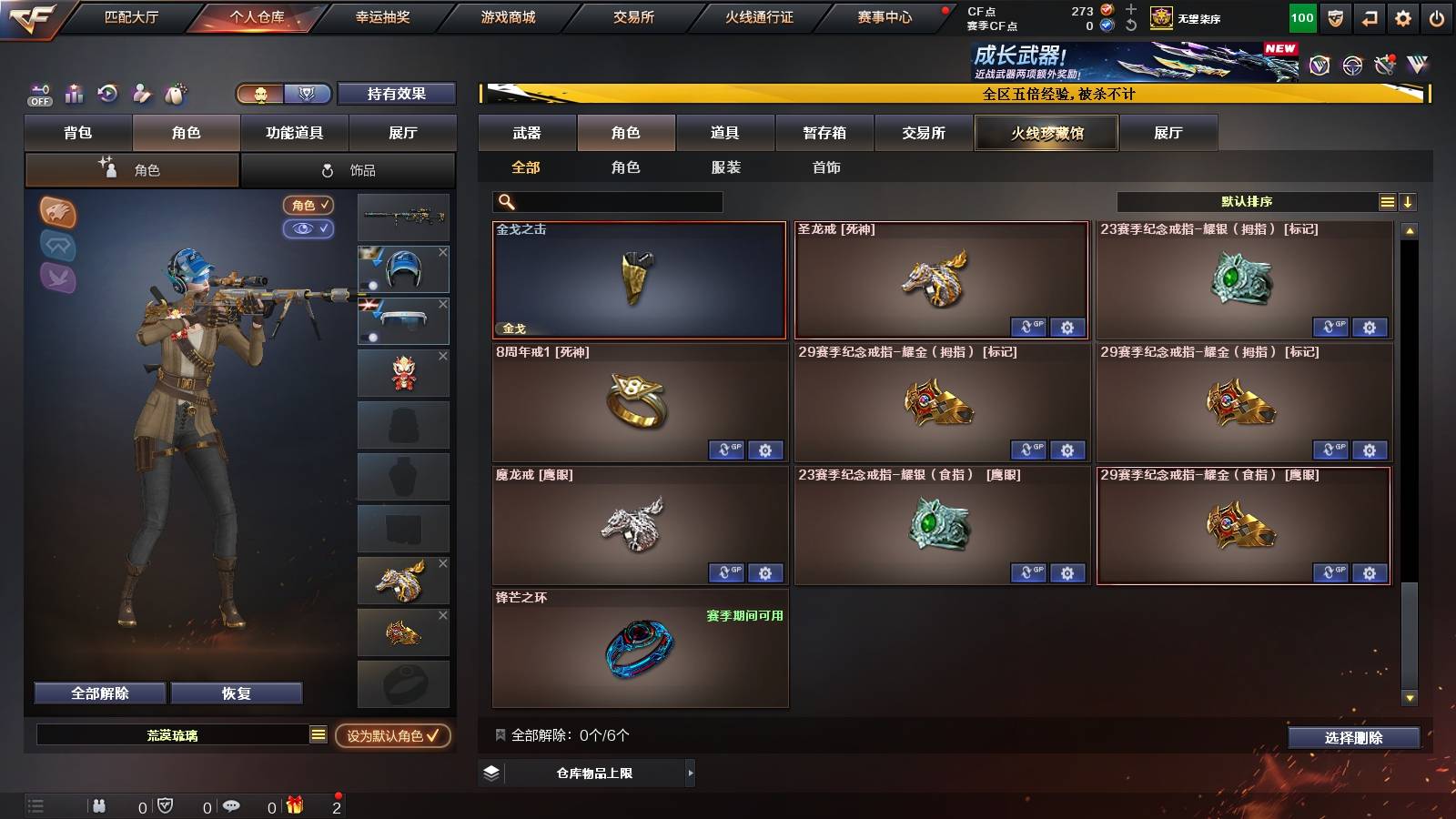The height and width of the screenshot is (819, 1456).
Task: Toggle the OFF key switch at top left
Action: (x=38, y=94)
